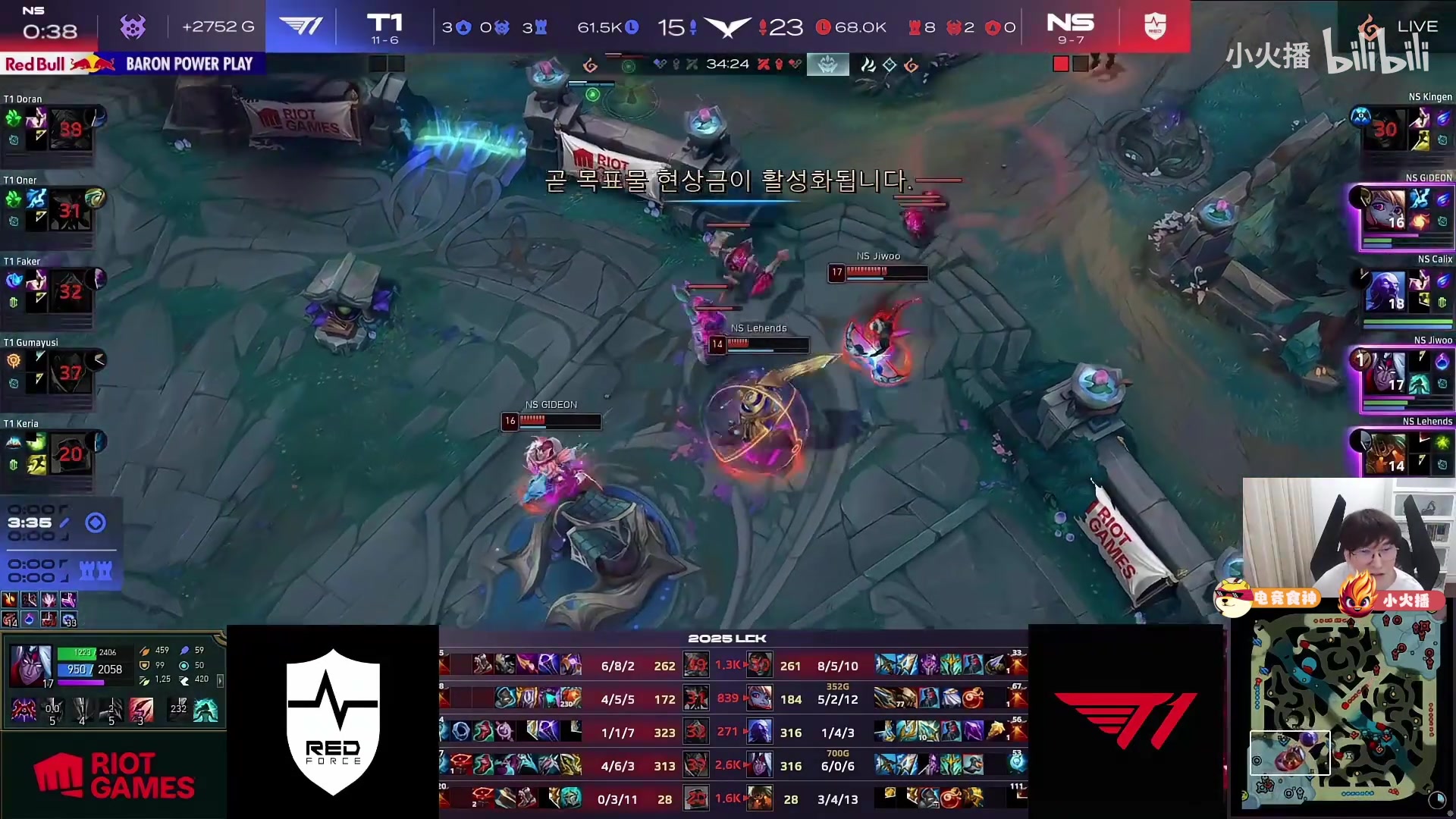
Task: Select Vladimir's Hemoplague ultimate ability icon
Action: point(140,711)
